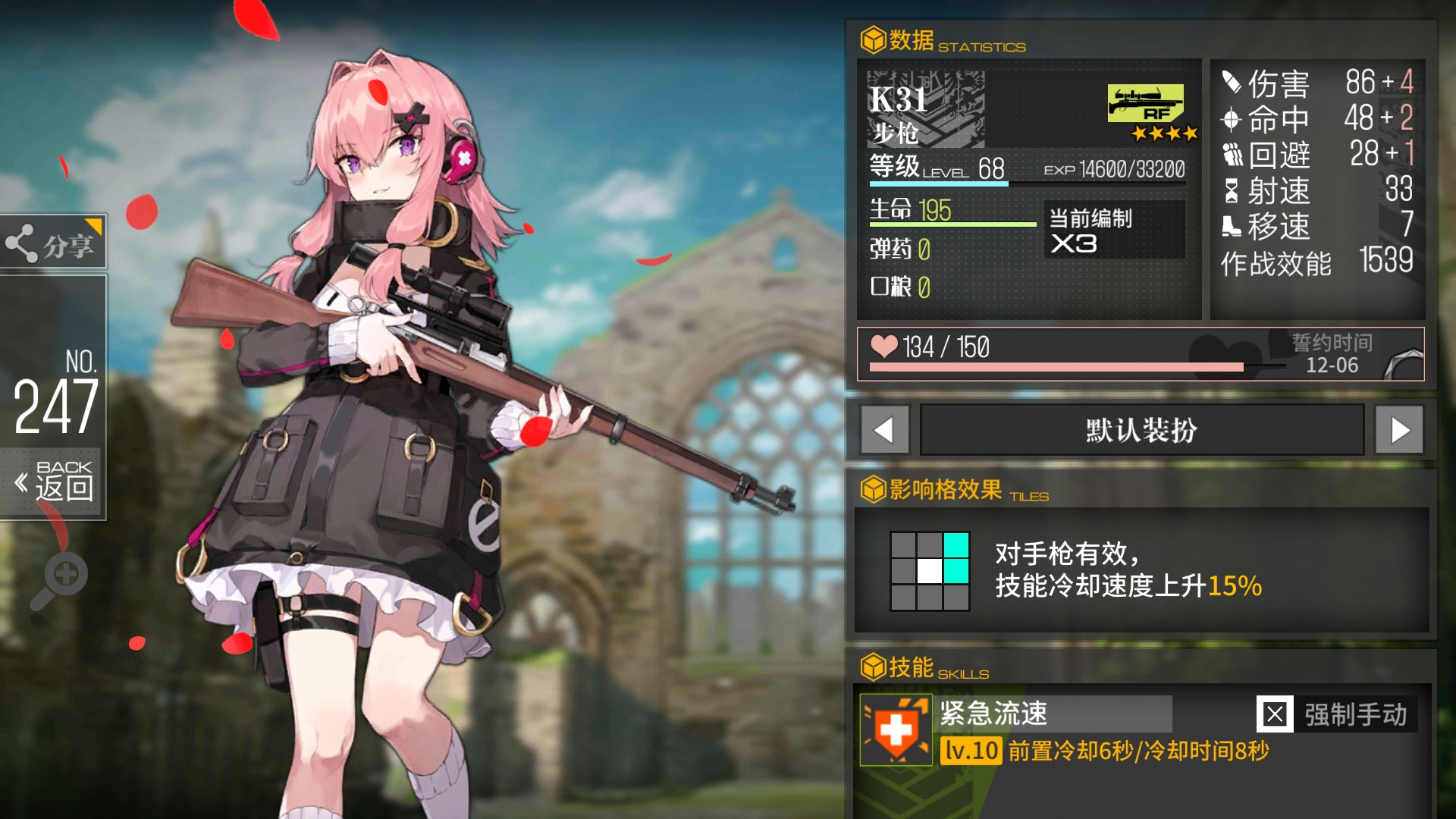The width and height of the screenshot is (1456, 819).
Task: Click the Tiles panel cube icon
Action: point(873,490)
